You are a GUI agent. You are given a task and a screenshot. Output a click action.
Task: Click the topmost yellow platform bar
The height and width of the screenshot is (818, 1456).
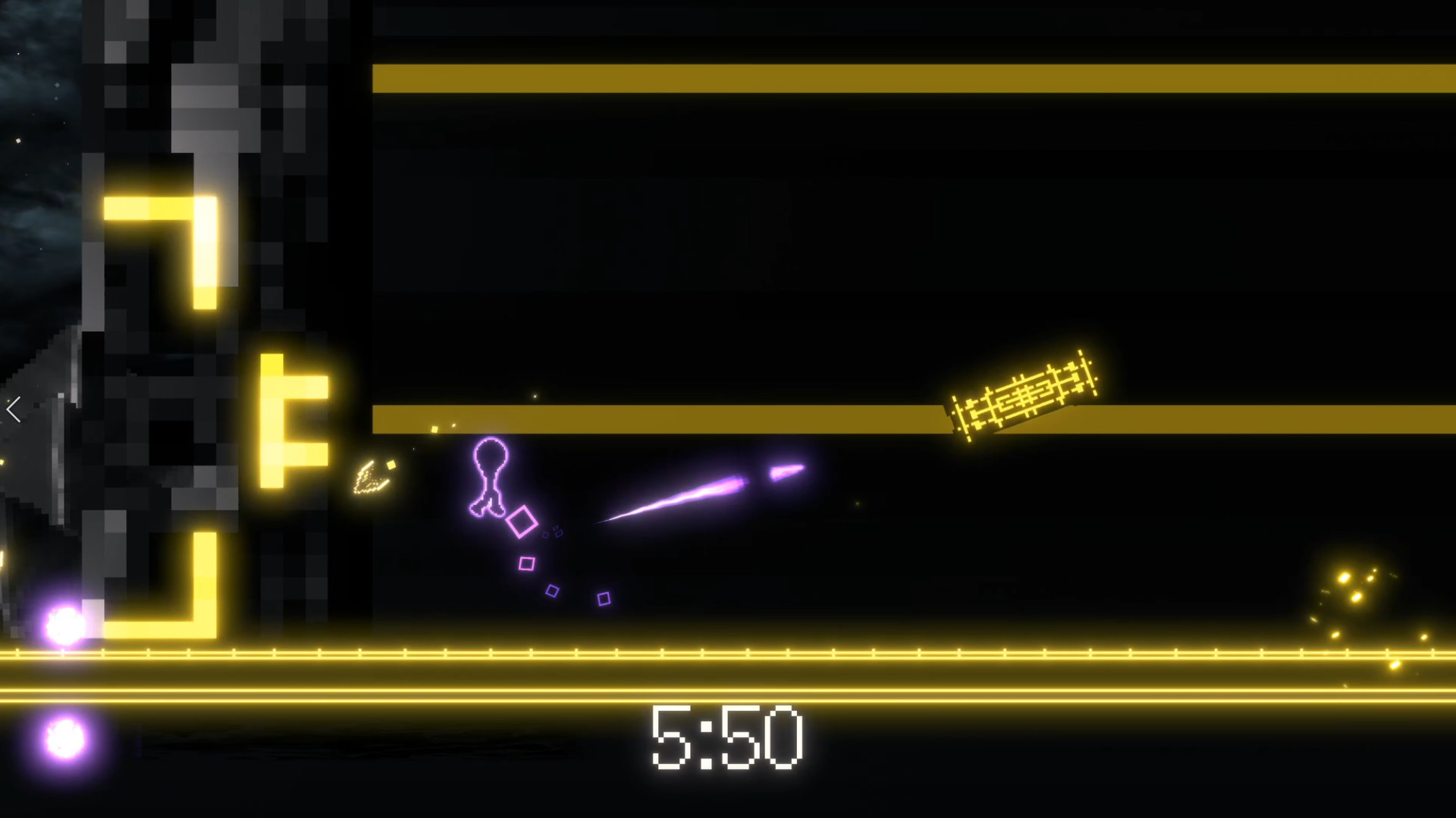coord(910,77)
